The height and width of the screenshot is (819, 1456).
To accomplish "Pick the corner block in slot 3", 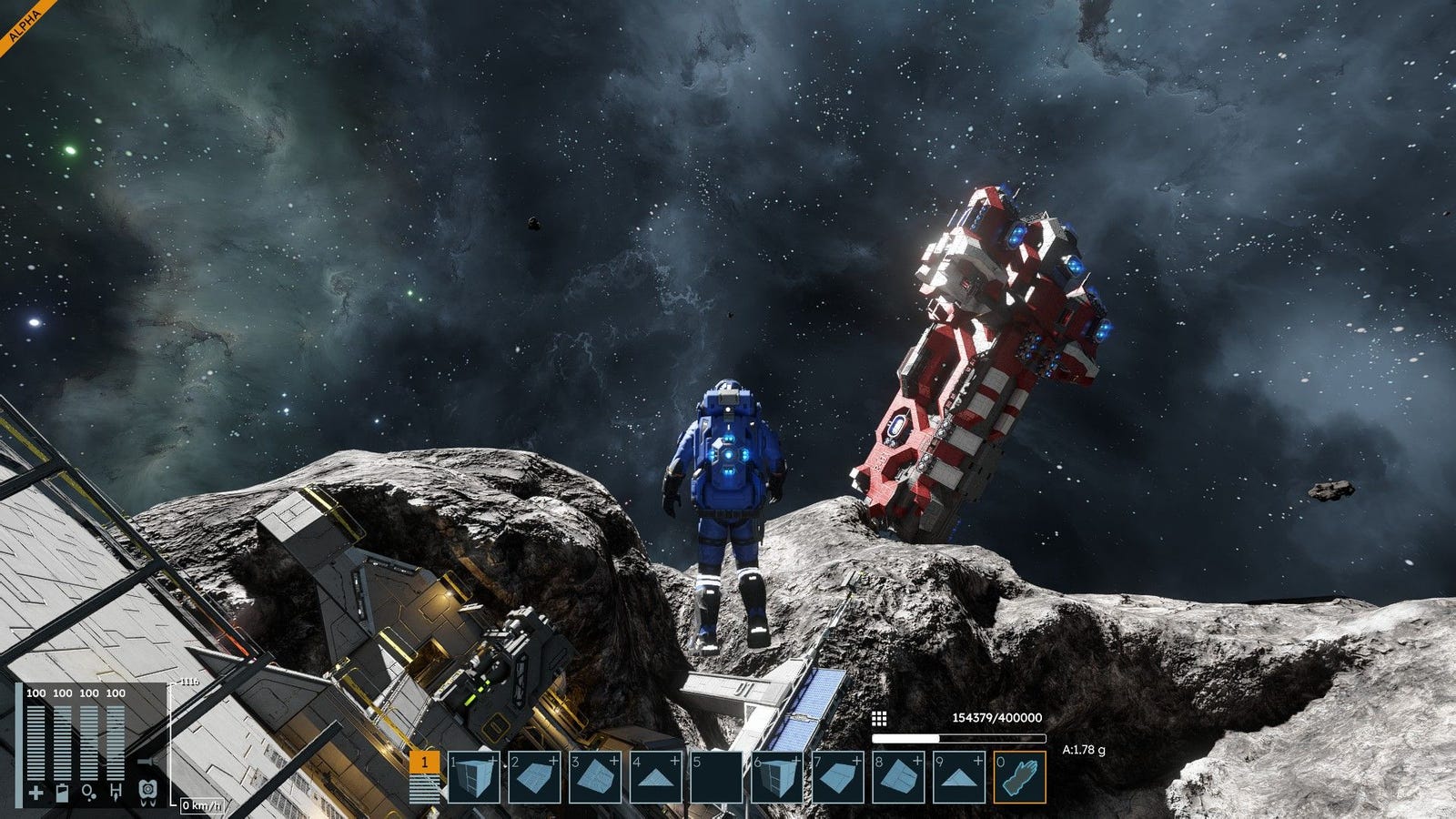I will (595, 777).
